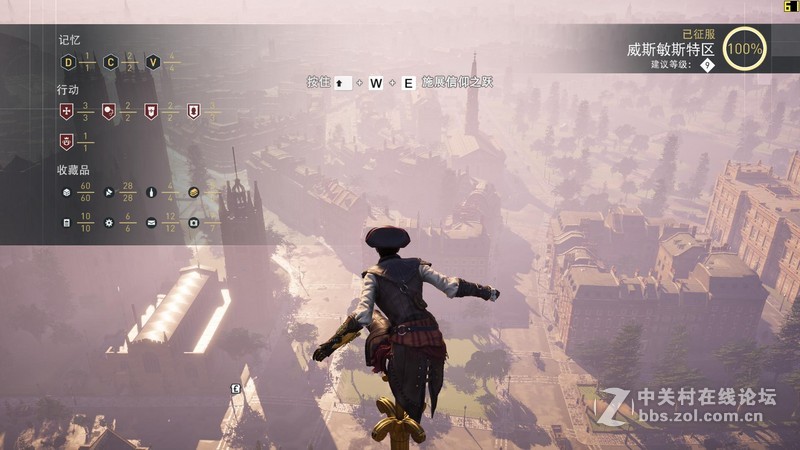Click the white cube chest collectible icon

coord(67,192)
